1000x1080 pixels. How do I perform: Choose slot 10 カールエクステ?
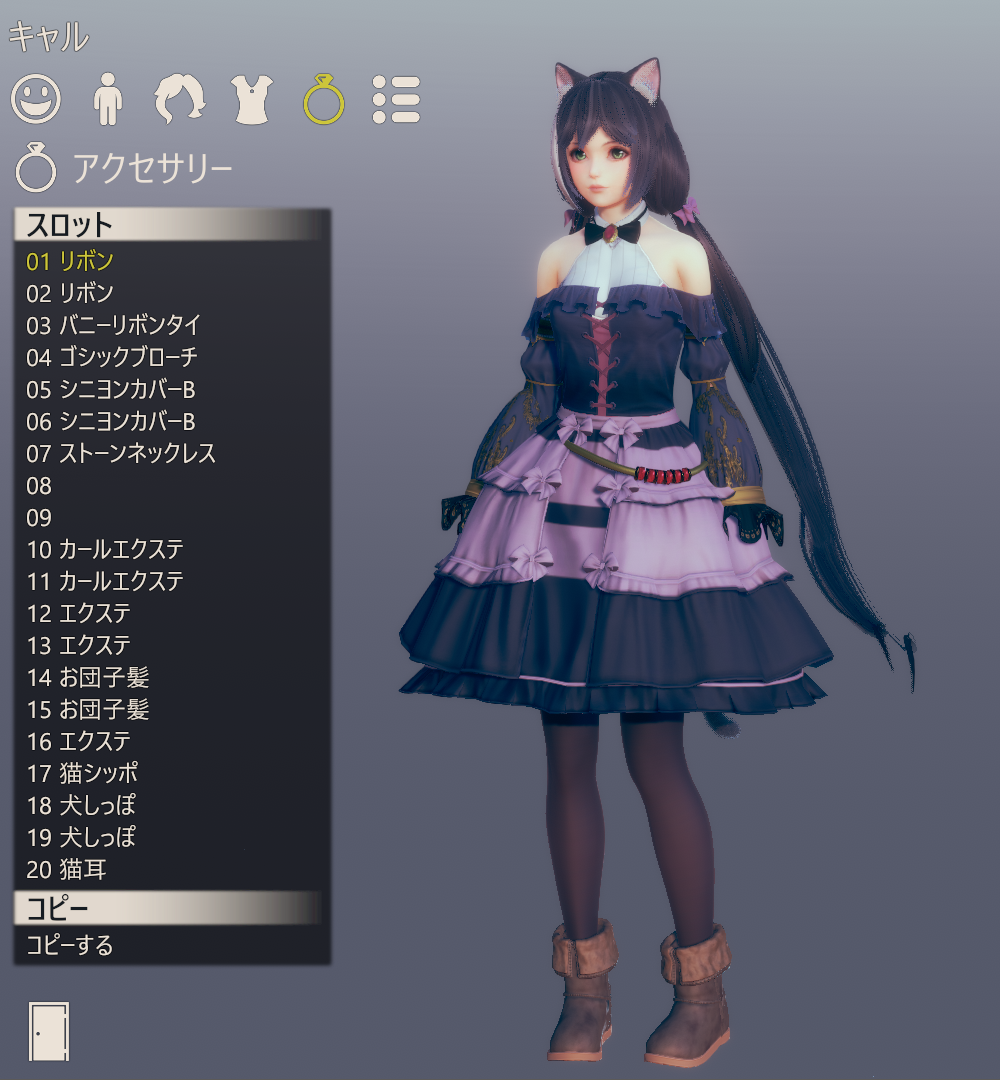pyautogui.click(x=105, y=549)
